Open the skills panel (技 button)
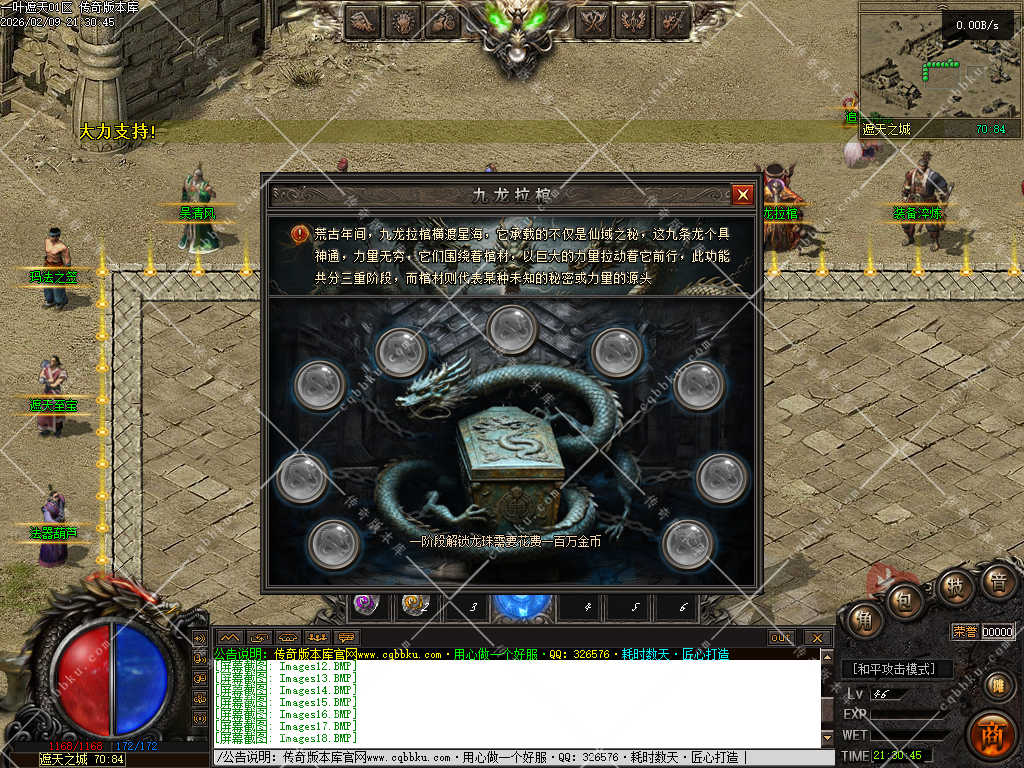This screenshot has height=768, width=1024. tap(955, 586)
